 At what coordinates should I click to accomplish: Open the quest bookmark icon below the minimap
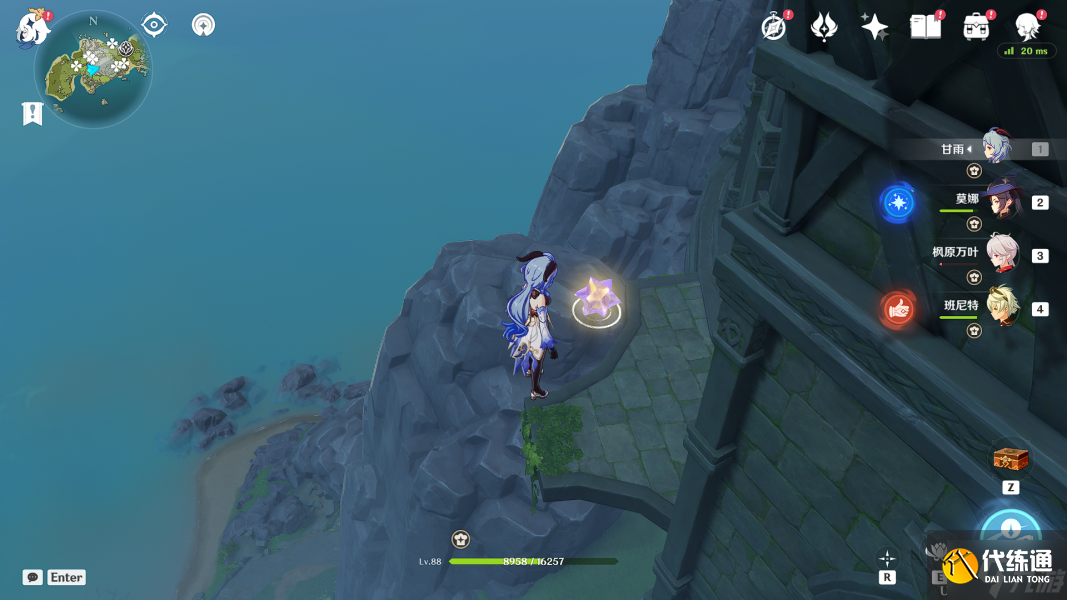(32, 113)
